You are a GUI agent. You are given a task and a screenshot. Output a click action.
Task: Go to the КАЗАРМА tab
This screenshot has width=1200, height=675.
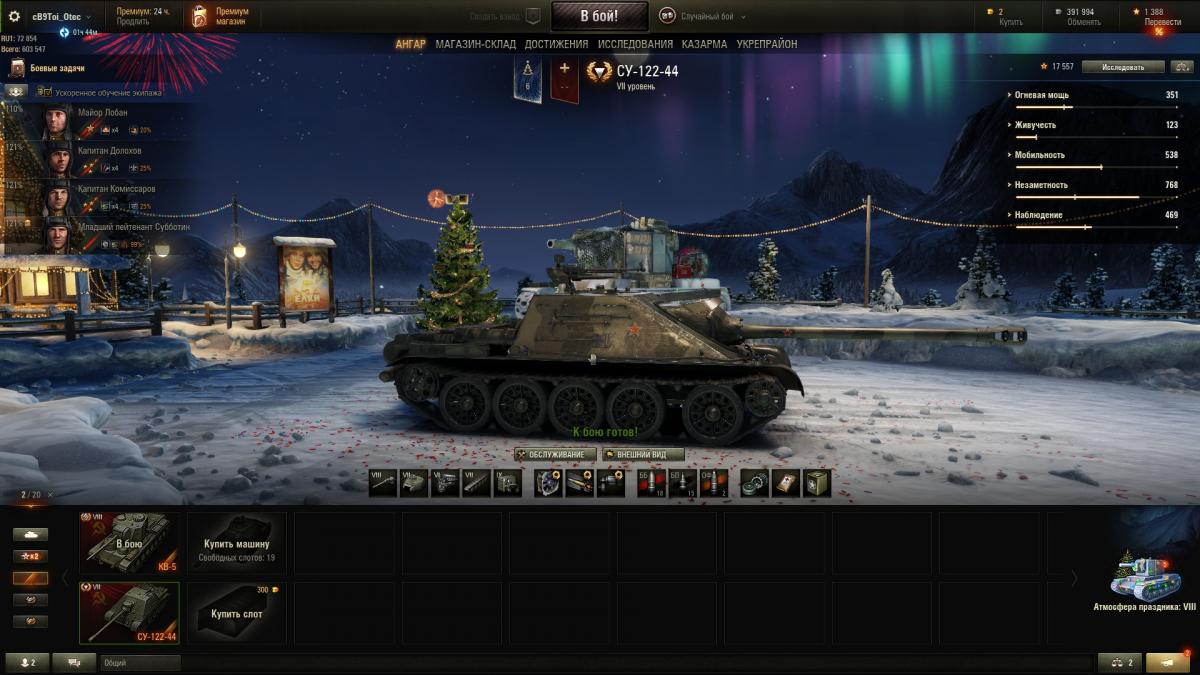[704, 44]
